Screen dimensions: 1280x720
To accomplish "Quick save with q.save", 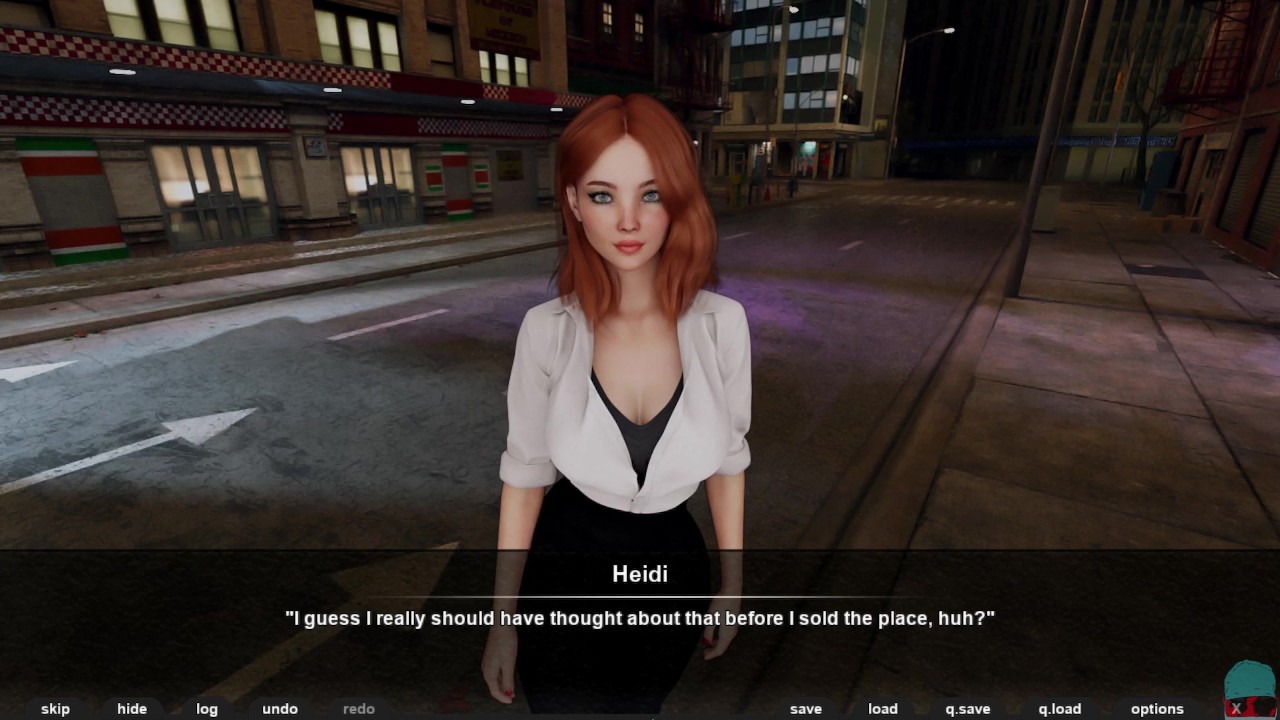I will pyautogui.click(x=968, y=709).
